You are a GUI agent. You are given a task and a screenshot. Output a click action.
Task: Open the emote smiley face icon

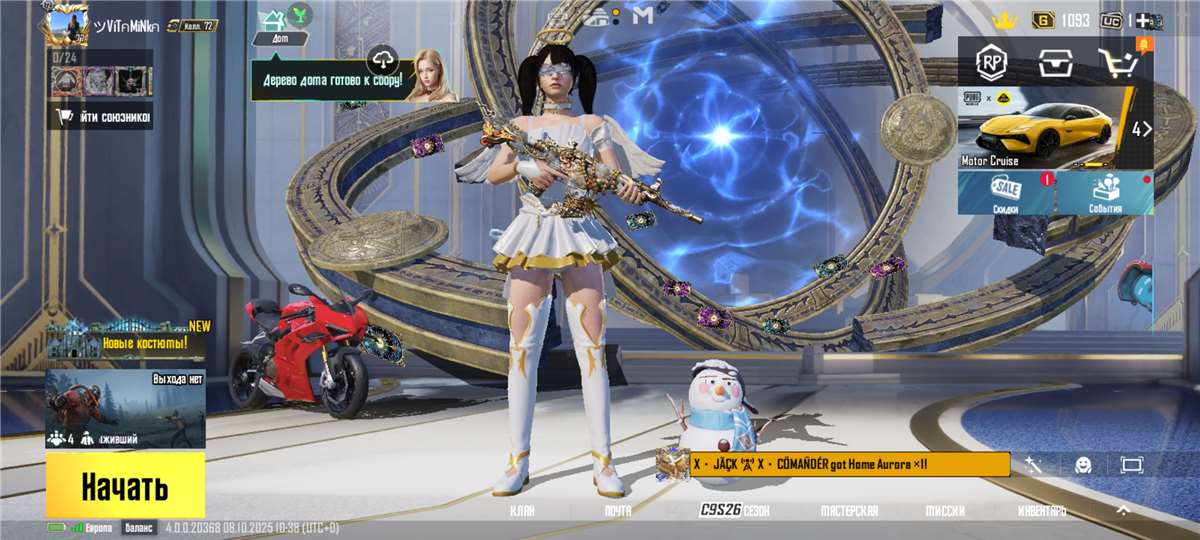pos(1083,465)
